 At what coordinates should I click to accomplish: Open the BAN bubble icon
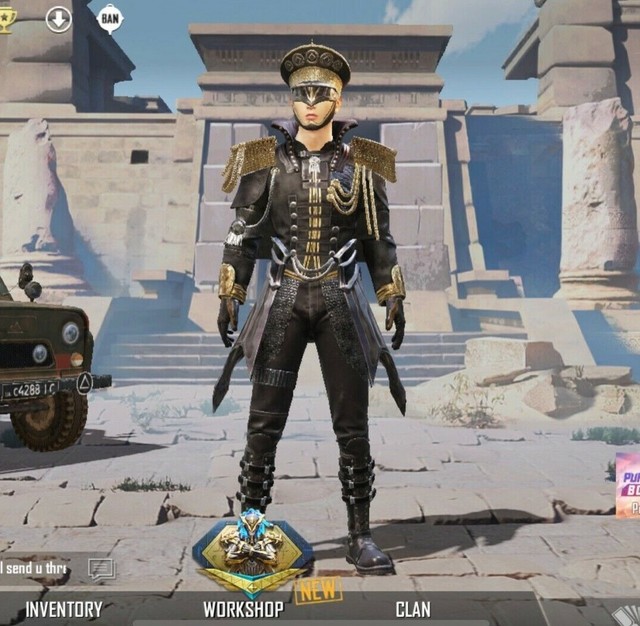click(110, 17)
